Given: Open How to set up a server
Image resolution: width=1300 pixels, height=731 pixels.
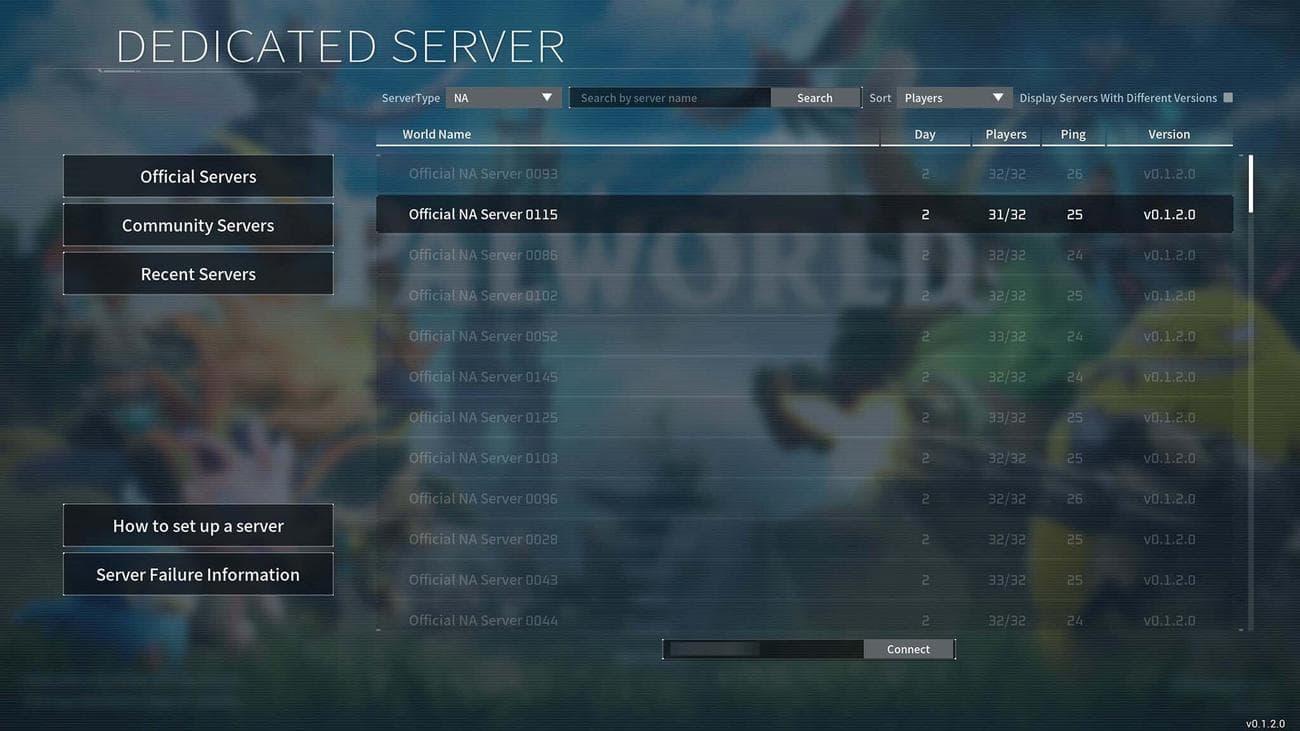Looking at the screenshot, I should click(197, 525).
